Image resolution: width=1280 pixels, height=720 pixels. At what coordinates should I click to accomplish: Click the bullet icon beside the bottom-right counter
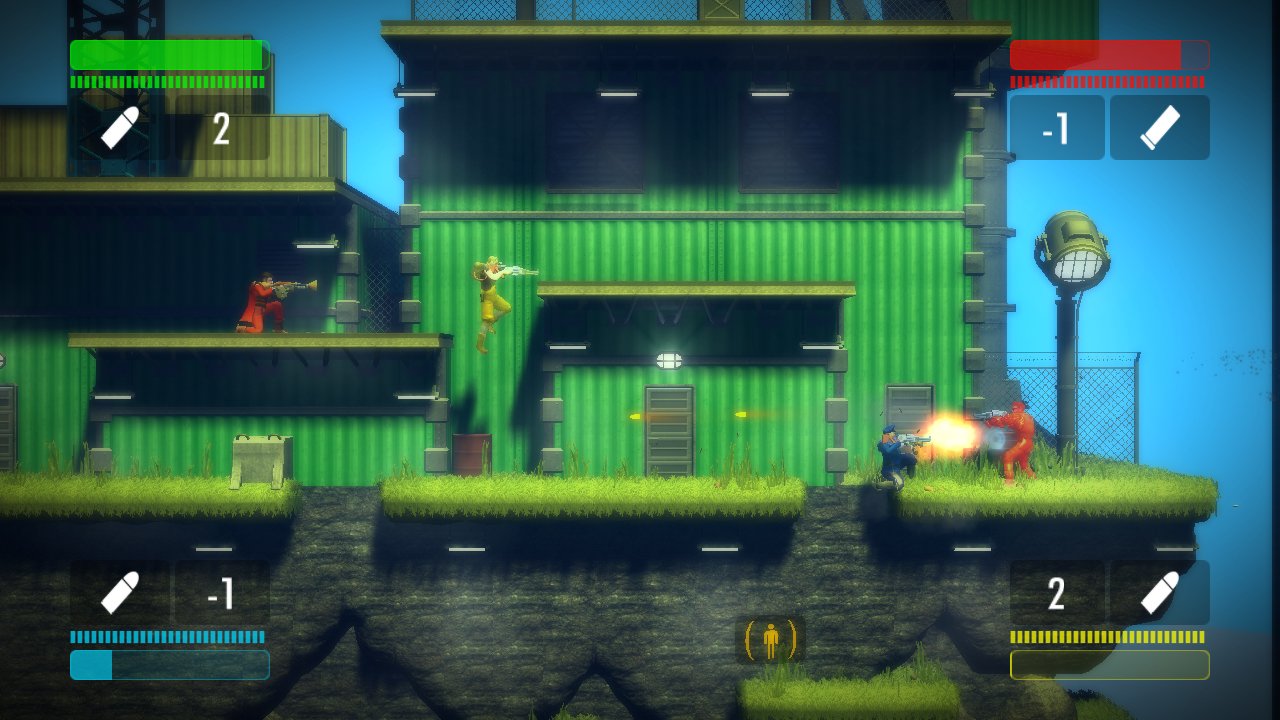point(1158,593)
